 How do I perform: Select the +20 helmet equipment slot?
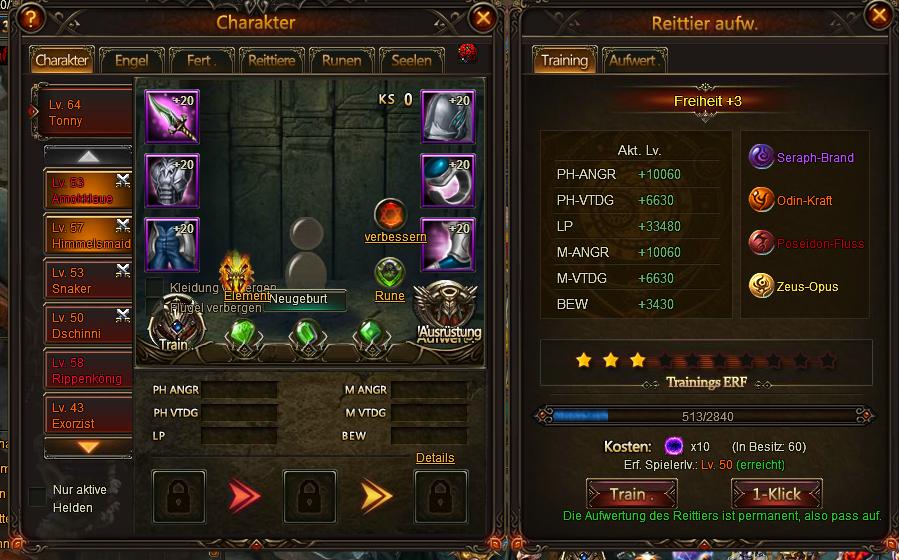coord(447,117)
